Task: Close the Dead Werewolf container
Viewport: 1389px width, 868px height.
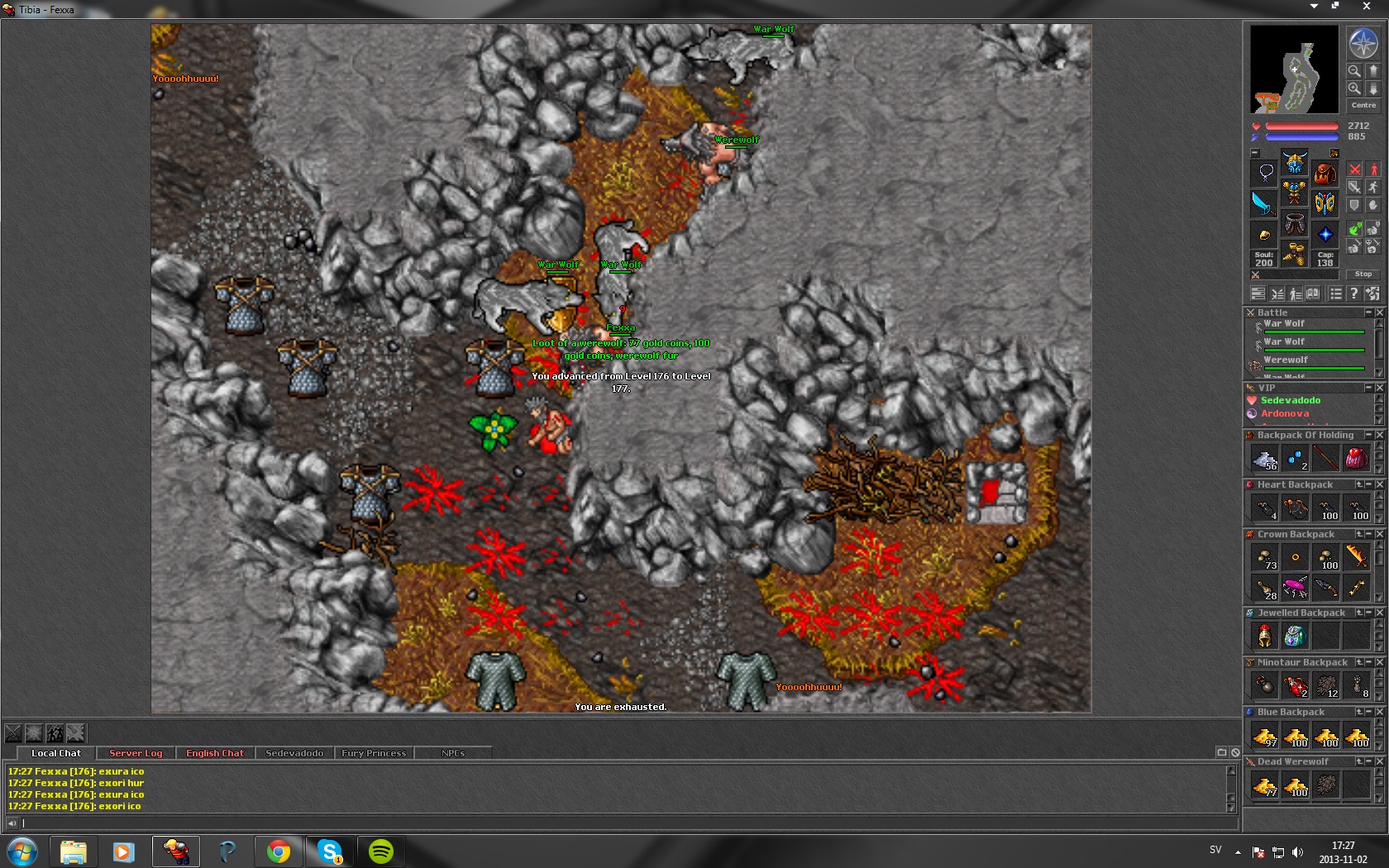Action: 1379,761
